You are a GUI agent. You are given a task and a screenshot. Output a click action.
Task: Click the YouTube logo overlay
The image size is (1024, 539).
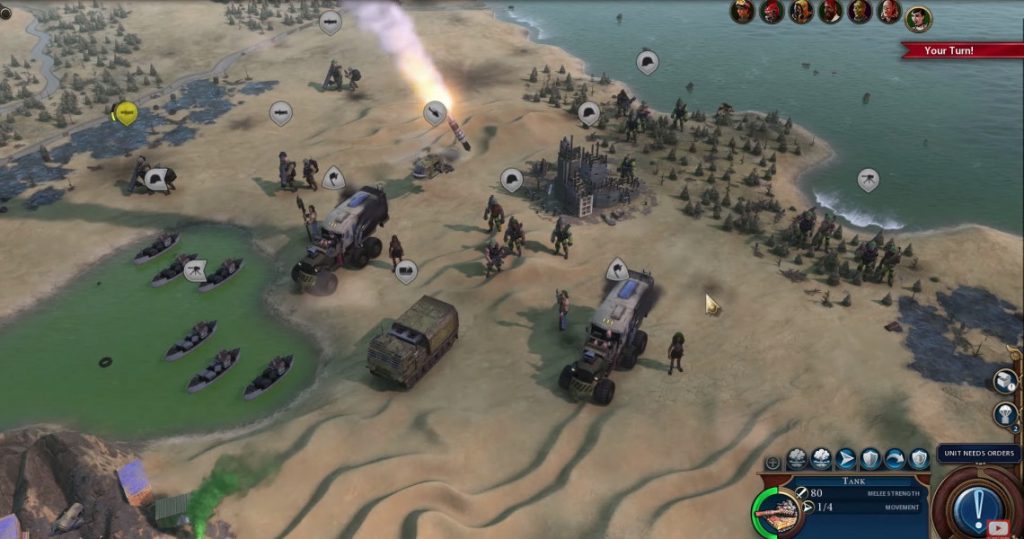pyautogui.click(x=998, y=526)
